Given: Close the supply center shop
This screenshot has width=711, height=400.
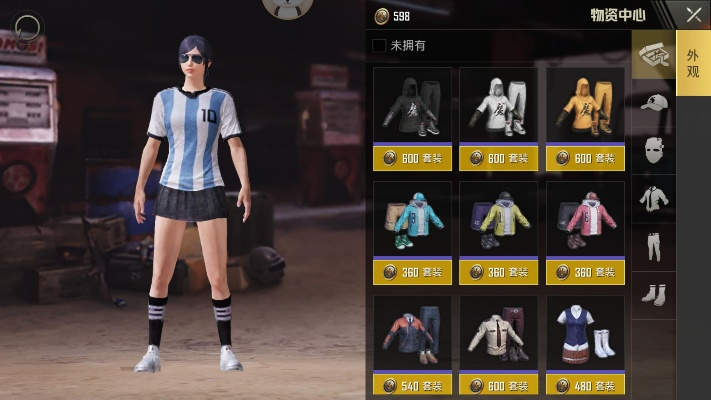Looking at the screenshot, I should pos(692,14).
